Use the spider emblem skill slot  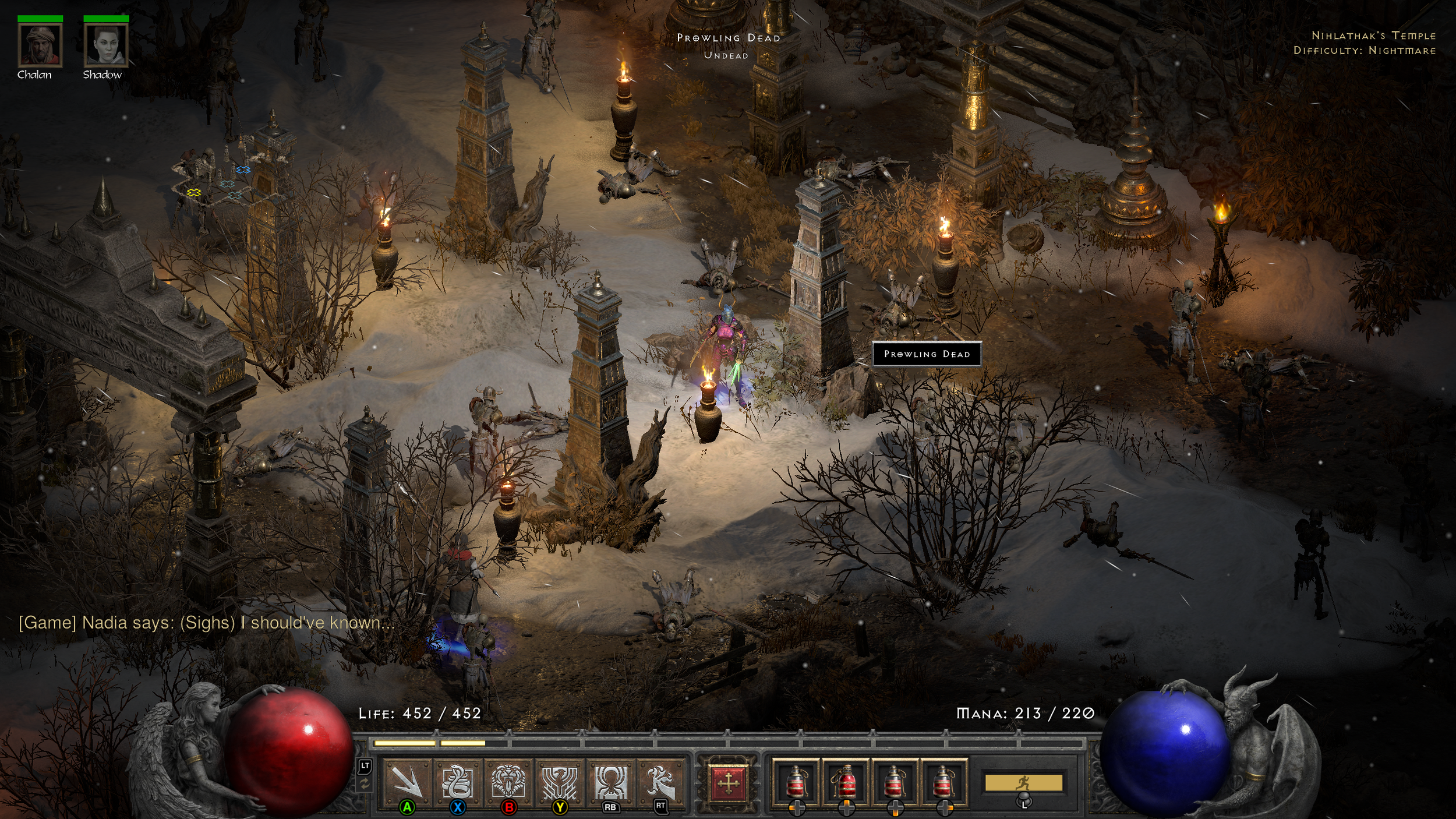coord(610,781)
